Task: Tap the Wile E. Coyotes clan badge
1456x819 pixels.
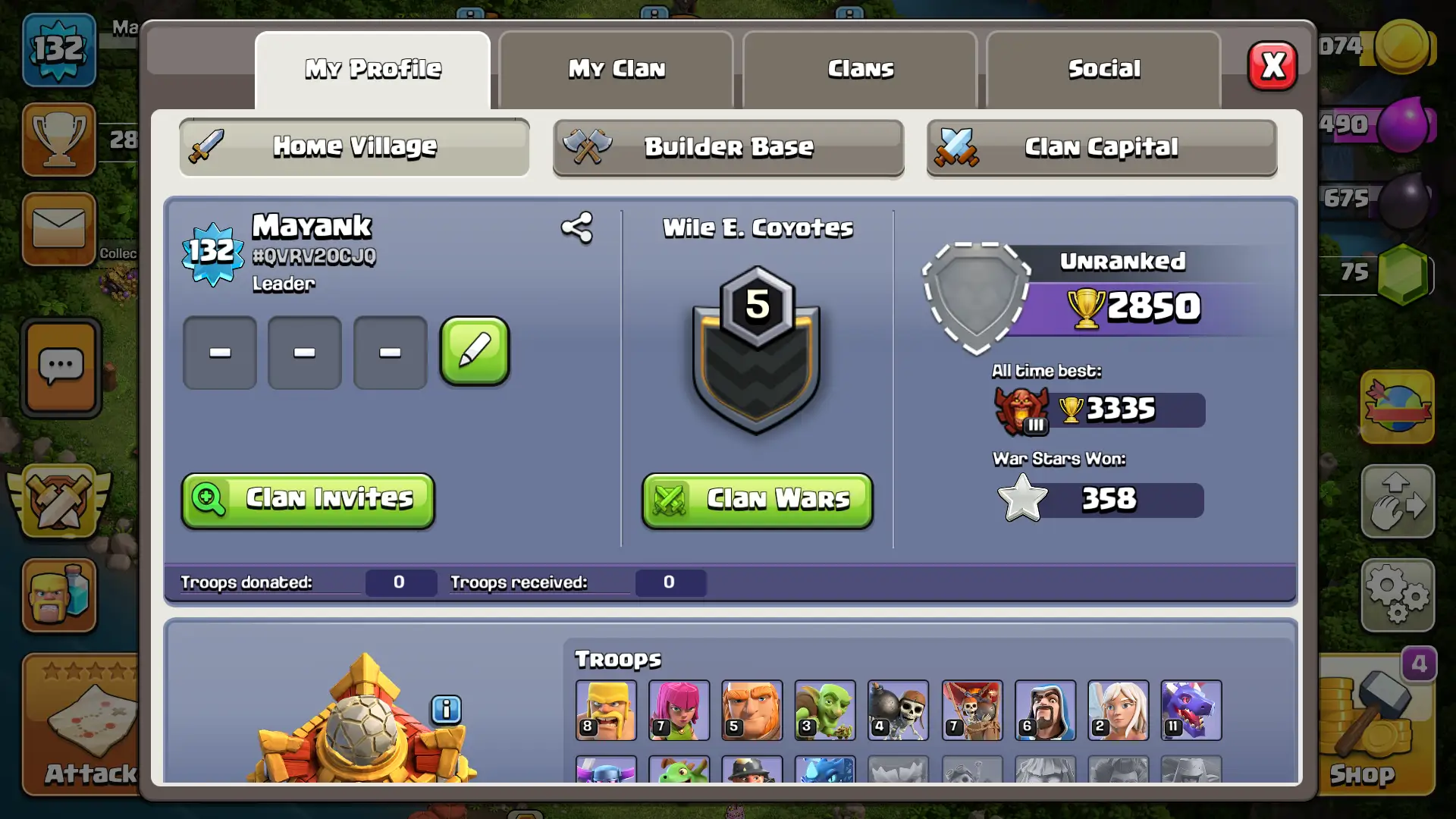Action: click(756, 350)
